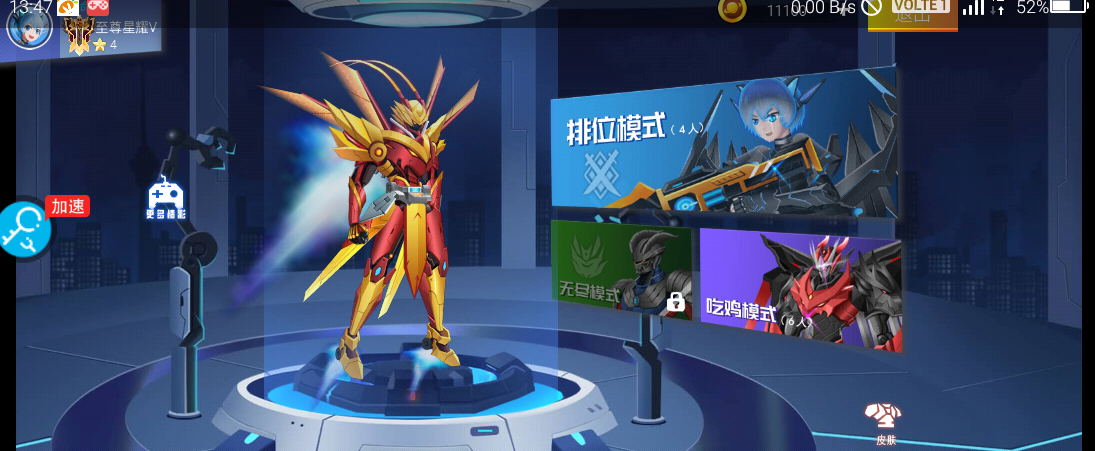Click the orange 退出 exit button
This screenshot has width=1095, height=451.
[912, 15]
